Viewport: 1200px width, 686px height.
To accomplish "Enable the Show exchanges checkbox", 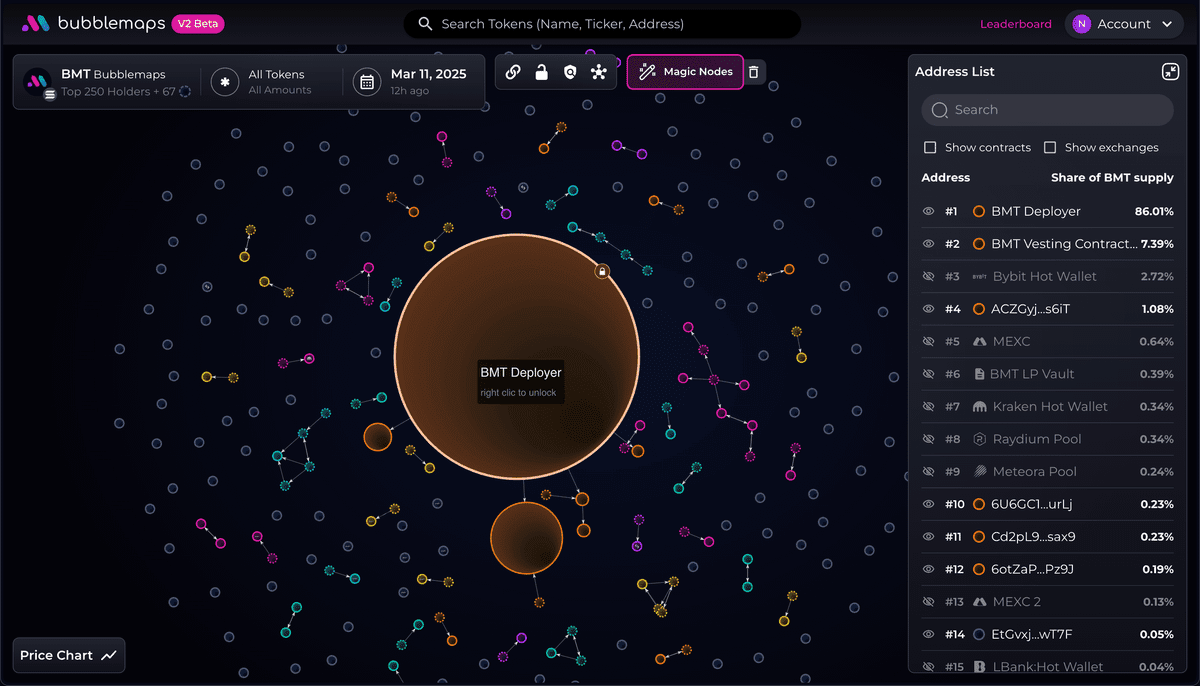I will 1050,148.
